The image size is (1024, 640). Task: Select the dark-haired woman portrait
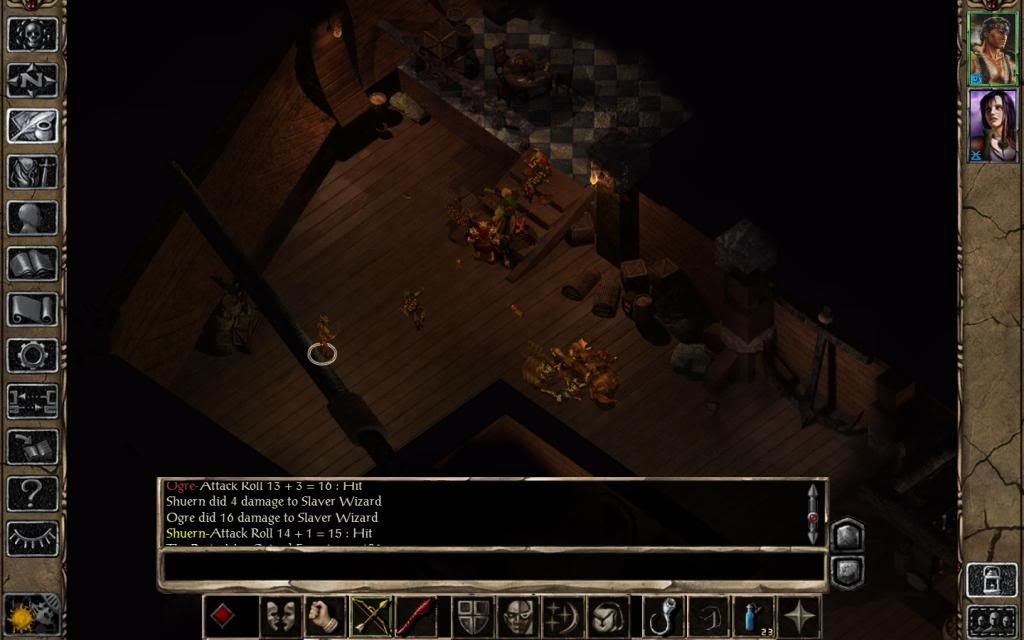[x=991, y=124]
